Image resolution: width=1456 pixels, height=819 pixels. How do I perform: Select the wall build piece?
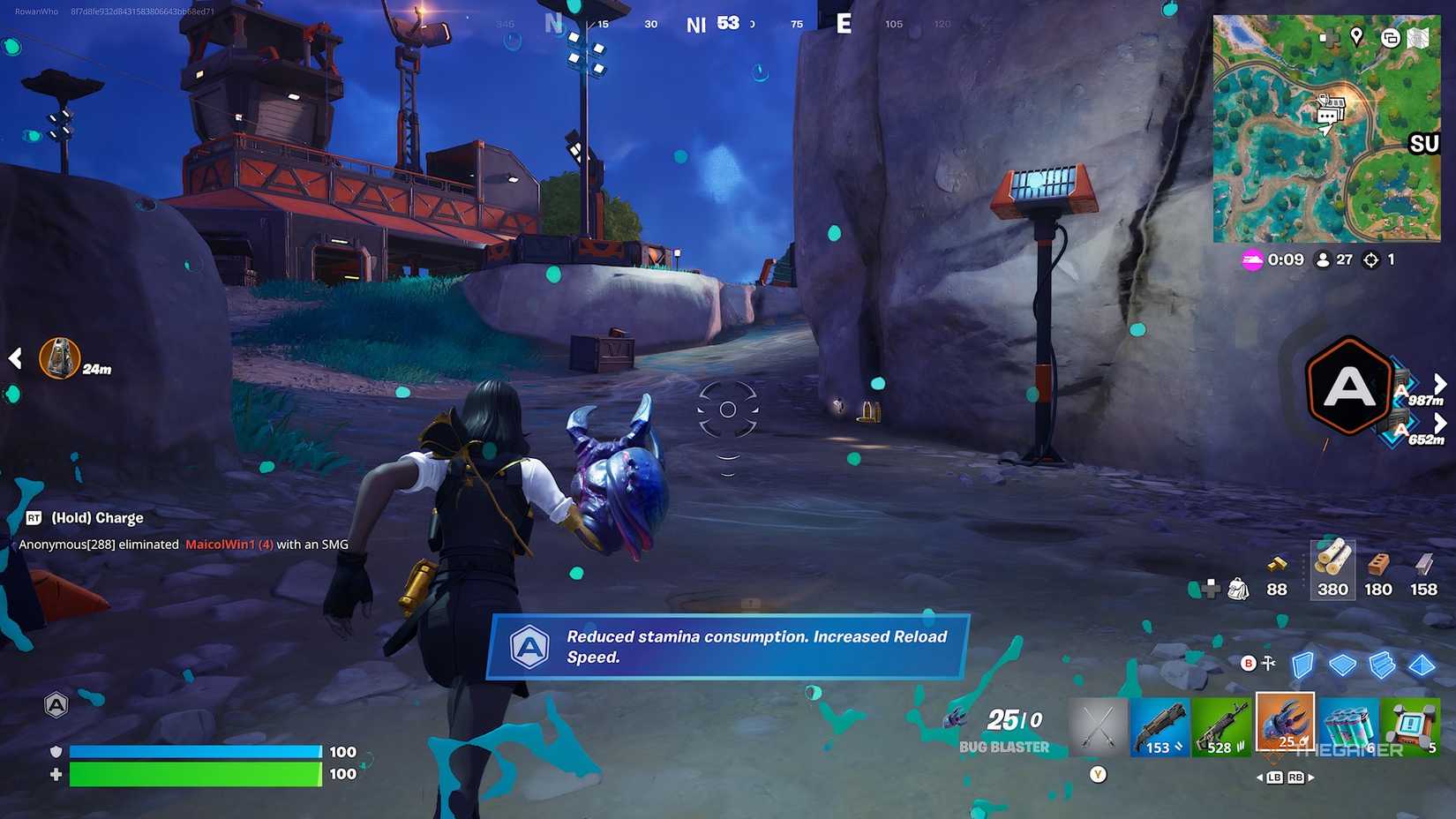coord(1302,665)
